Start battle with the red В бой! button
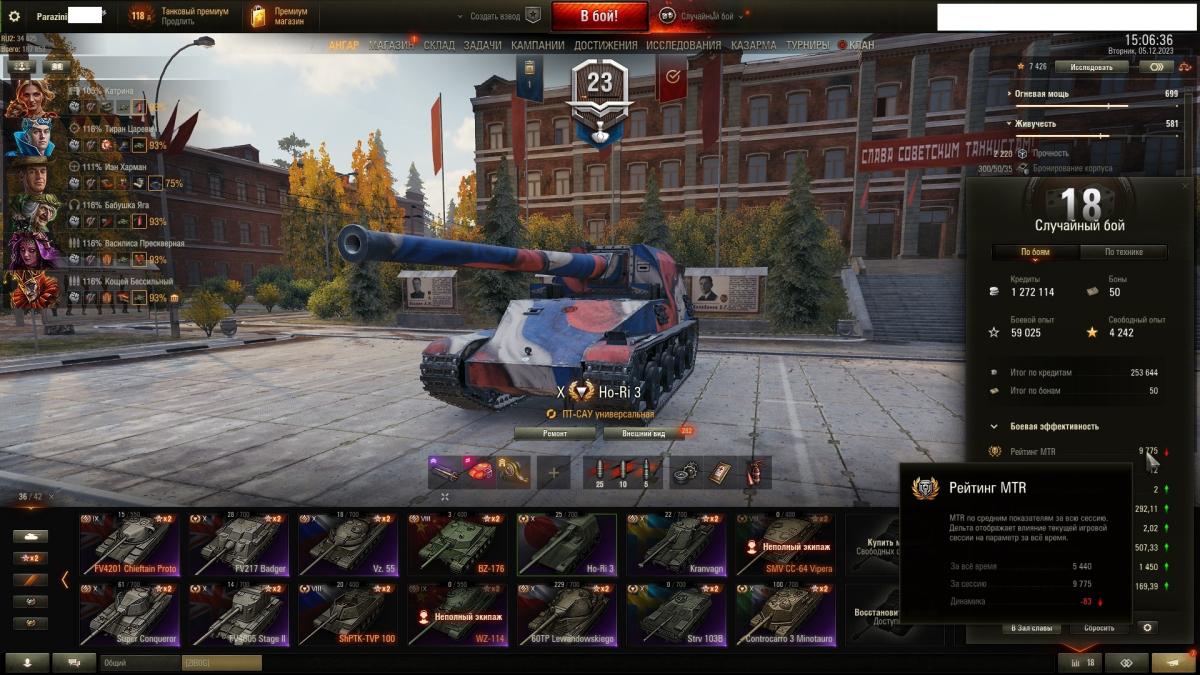This screenshot has width=1200, height=675. coord(599,16)
